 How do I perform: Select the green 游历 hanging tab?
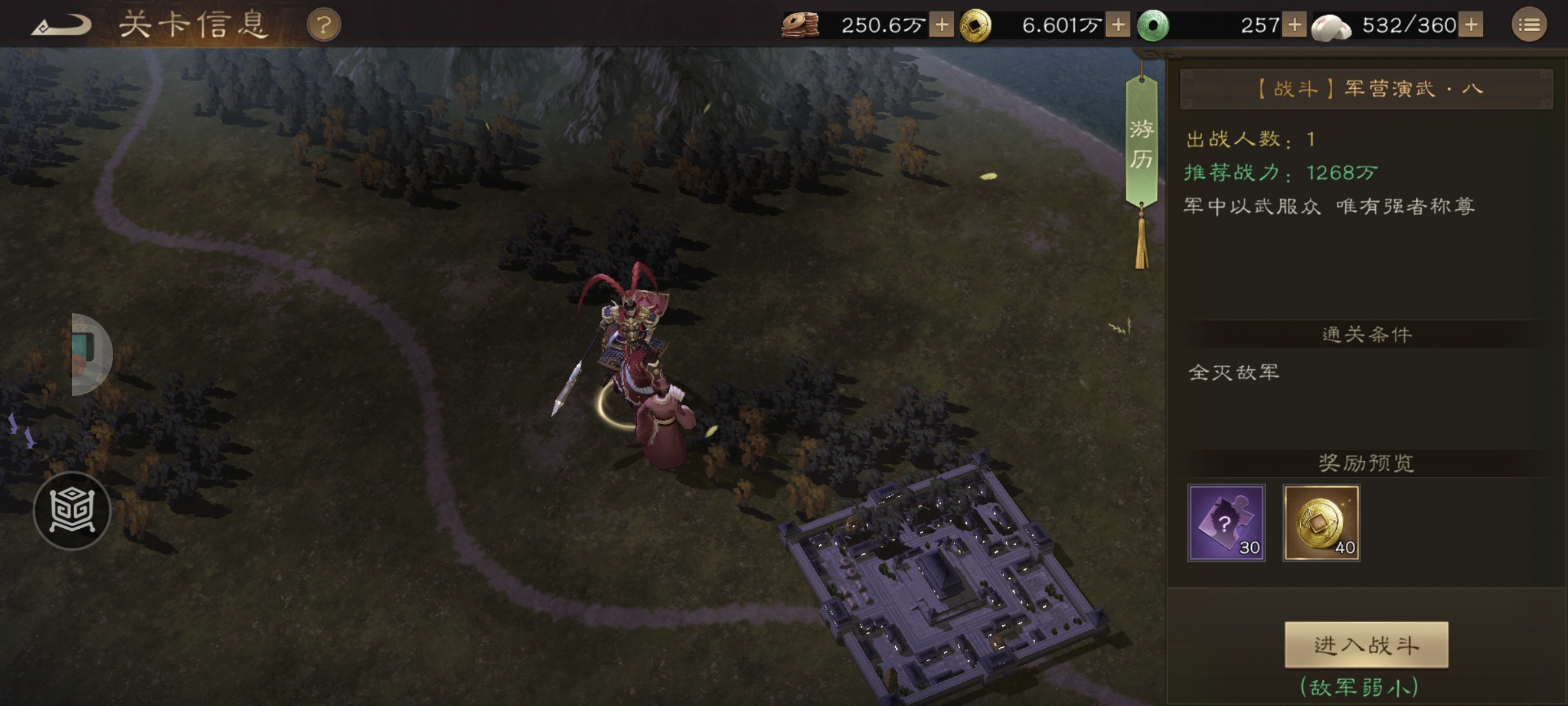coord(1141,144)
